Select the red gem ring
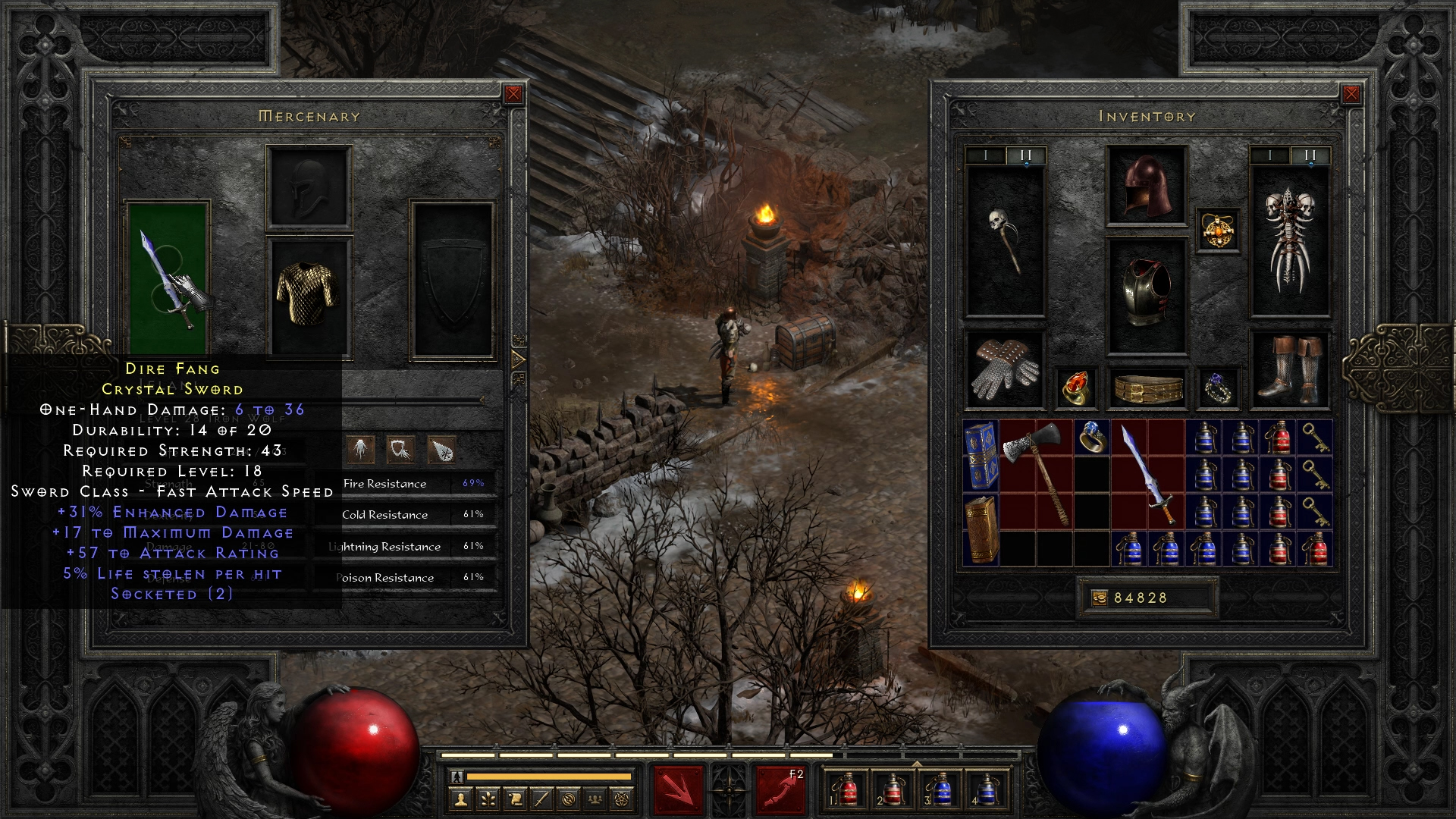This screenshot has width=1456, height=819. [1075, 388]
